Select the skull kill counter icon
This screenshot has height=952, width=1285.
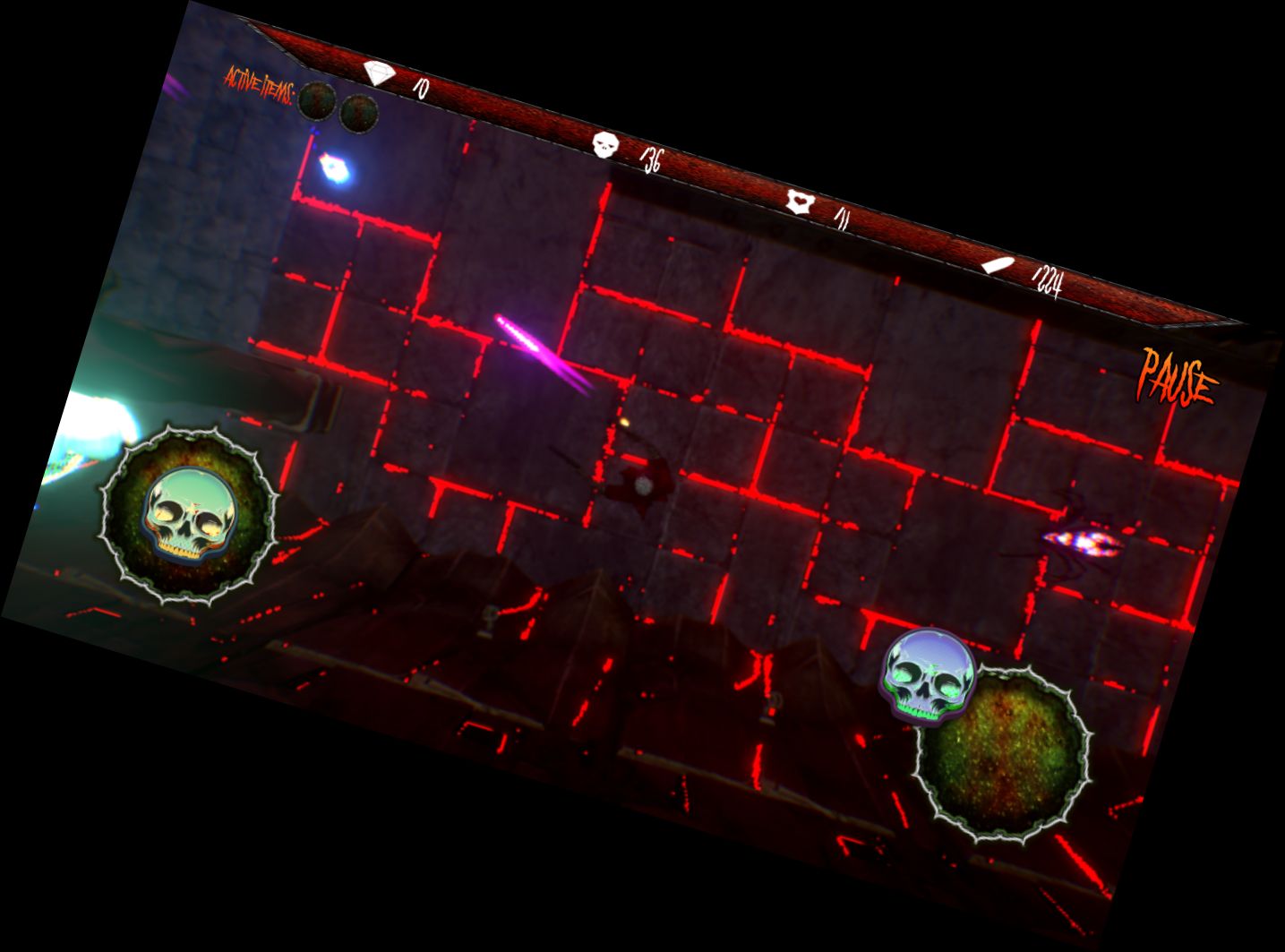(605, 144)
